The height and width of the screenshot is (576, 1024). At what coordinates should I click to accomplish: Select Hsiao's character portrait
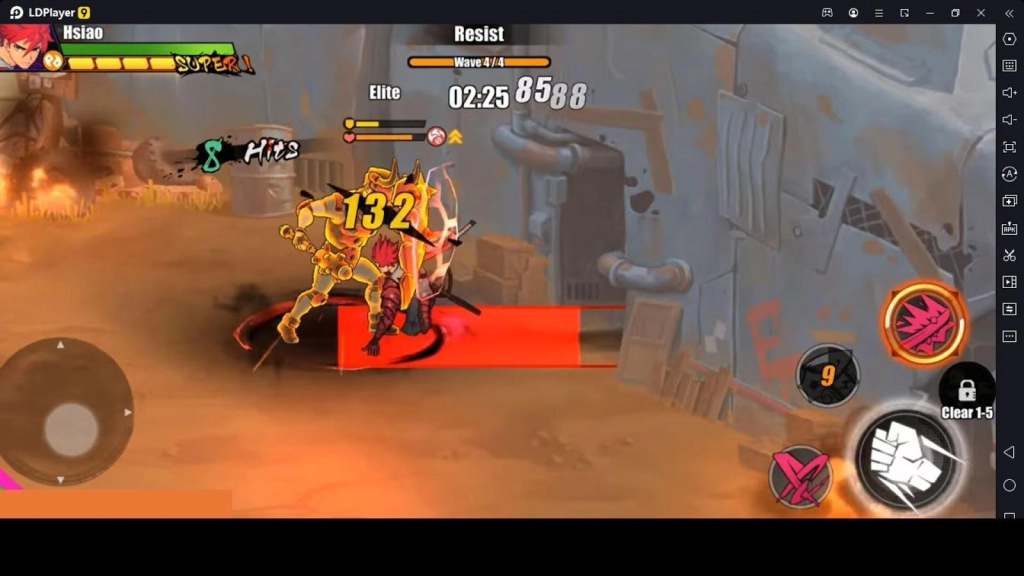(25, 46)
